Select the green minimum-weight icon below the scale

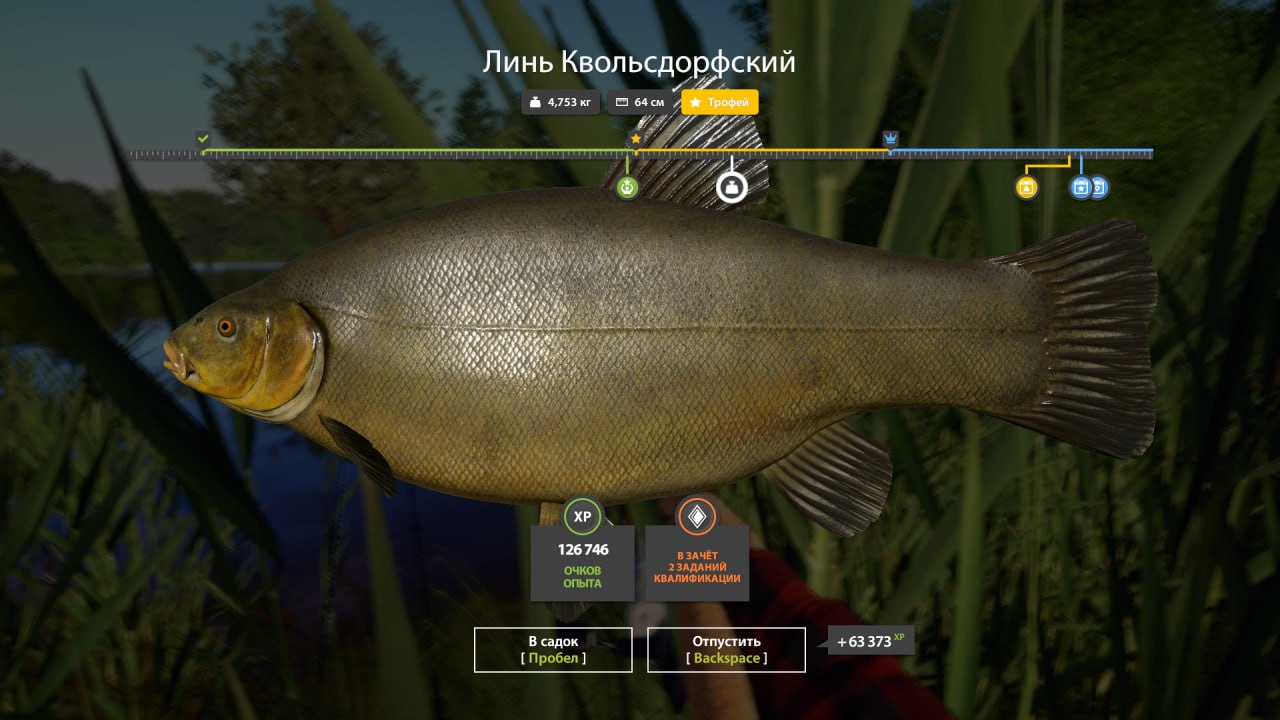[x=627, y=186]
